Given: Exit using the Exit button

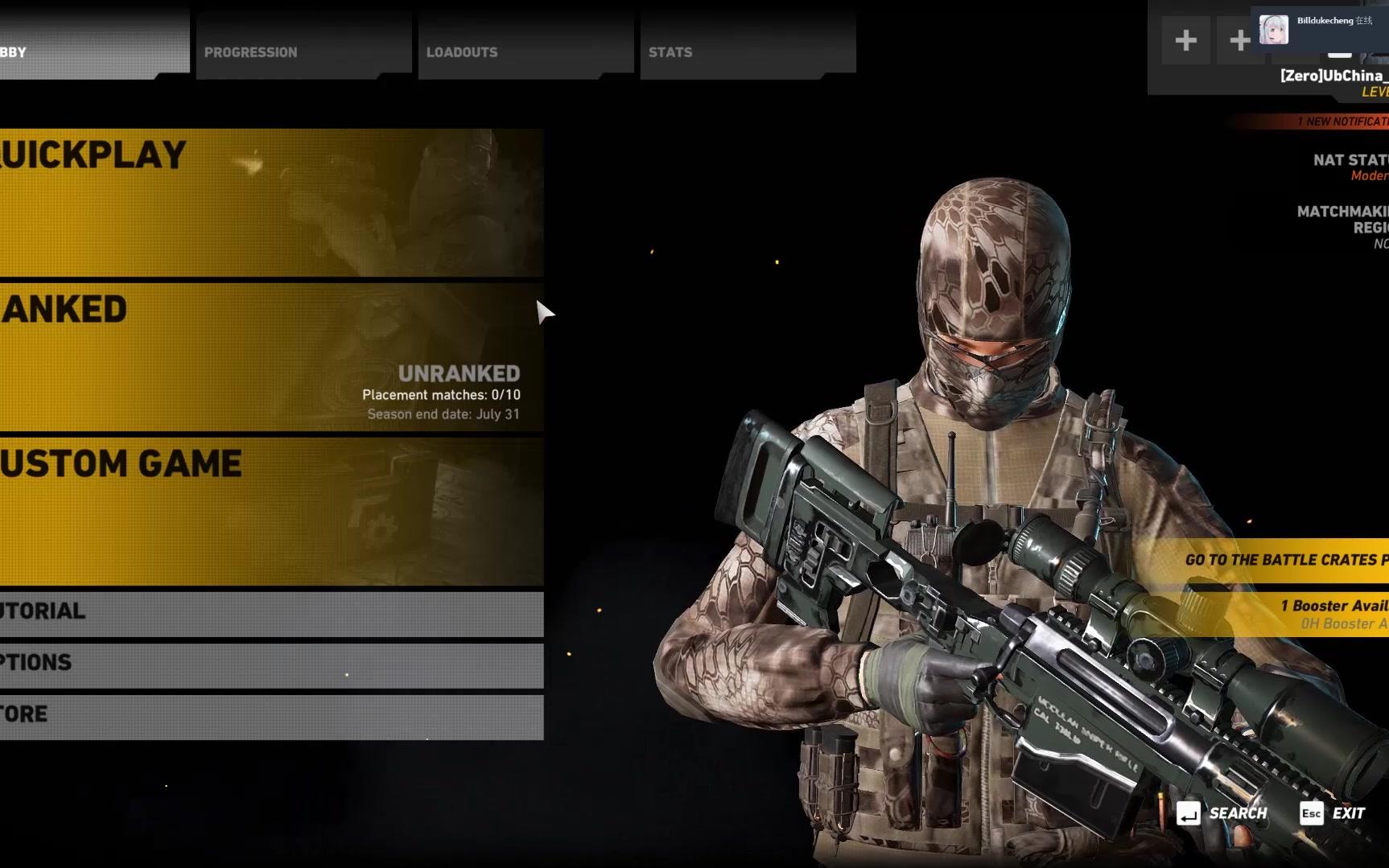Looking at the screenshot, I should [x=1333, y=813].
